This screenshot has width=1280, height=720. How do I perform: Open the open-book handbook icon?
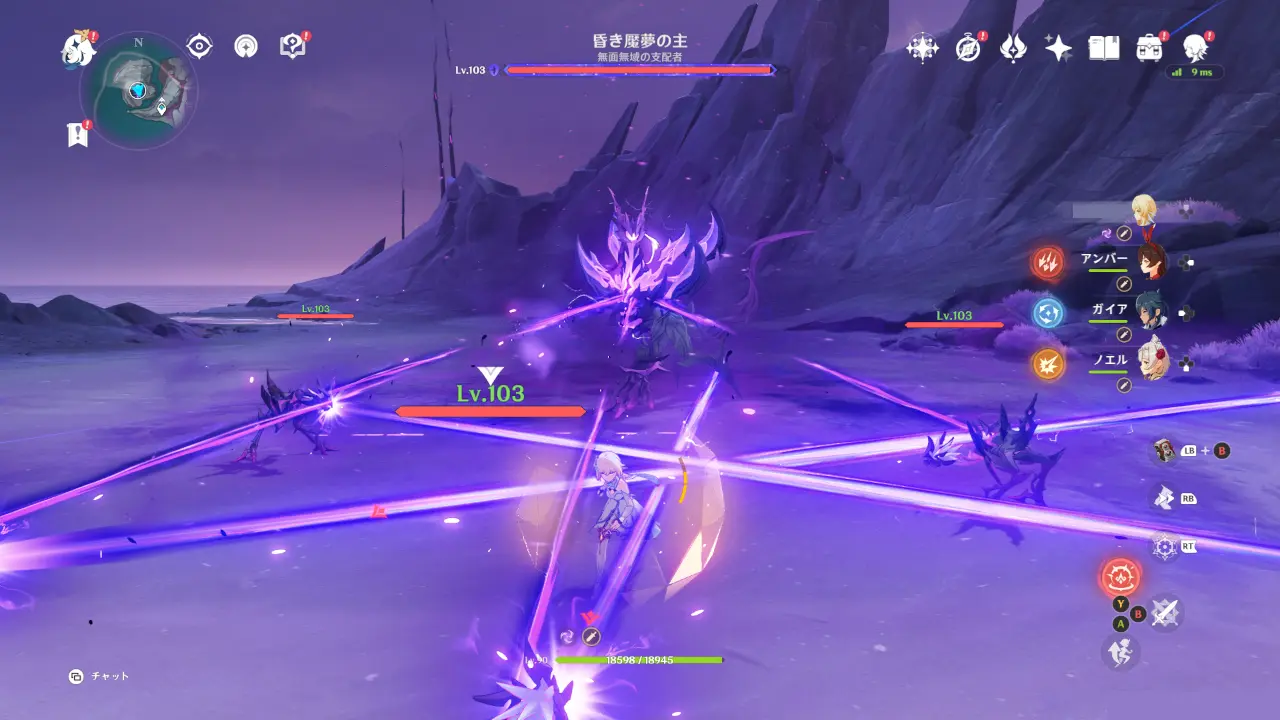coord(1104,47)
